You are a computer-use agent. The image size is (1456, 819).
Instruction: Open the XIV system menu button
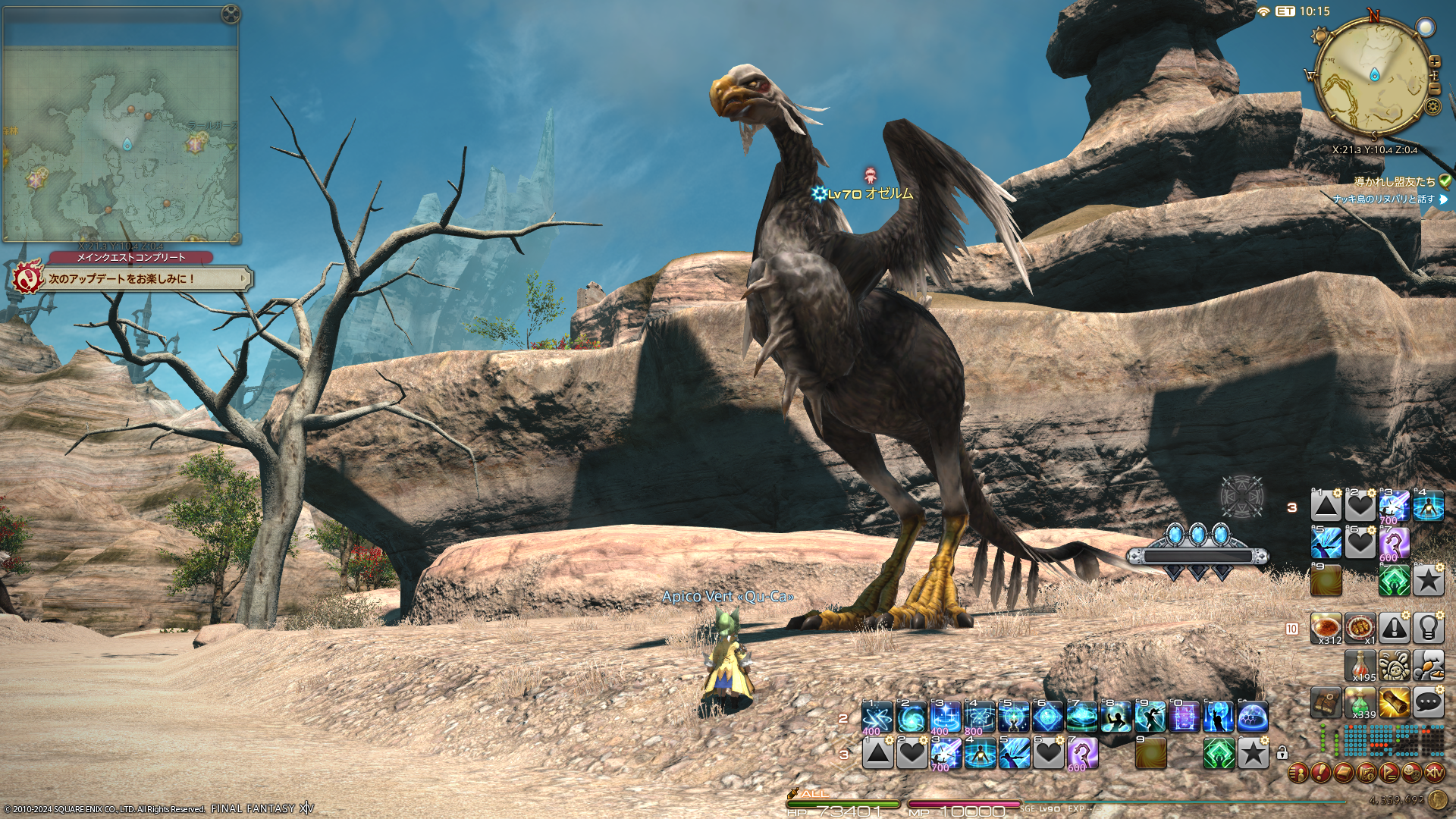click(1434, 773)
